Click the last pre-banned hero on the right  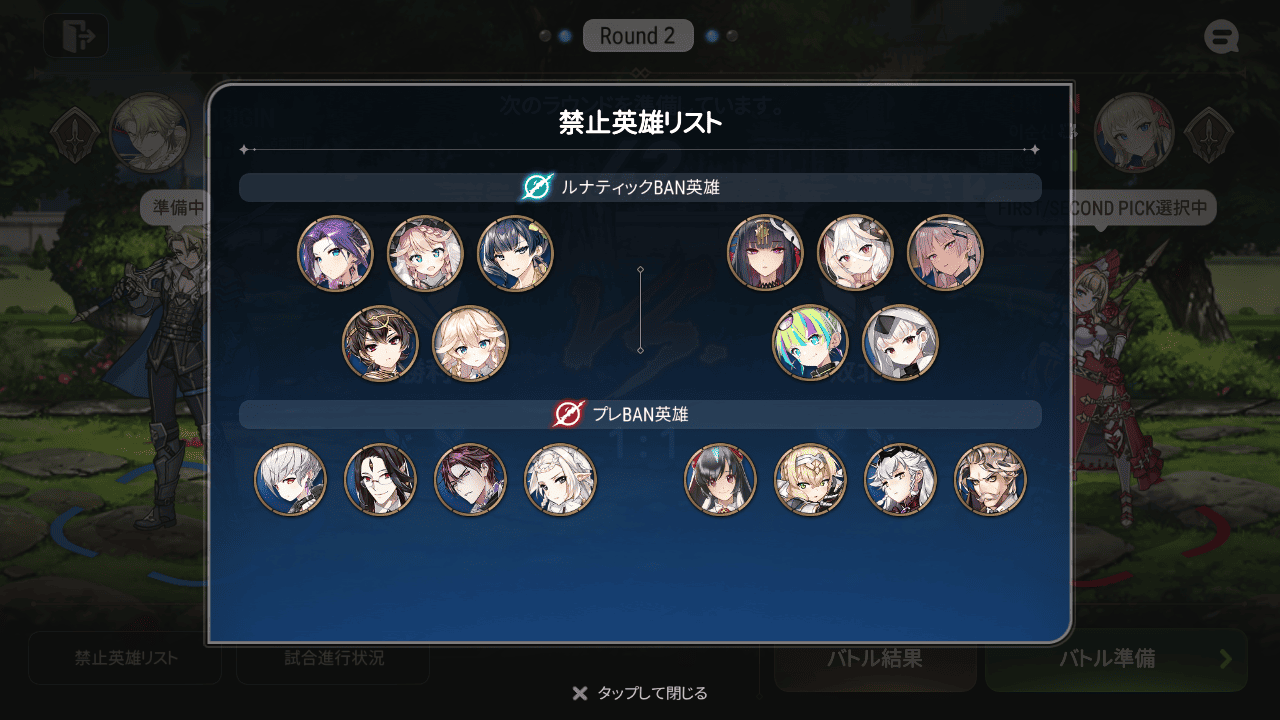pyautogui.click(x=990, y=480)
